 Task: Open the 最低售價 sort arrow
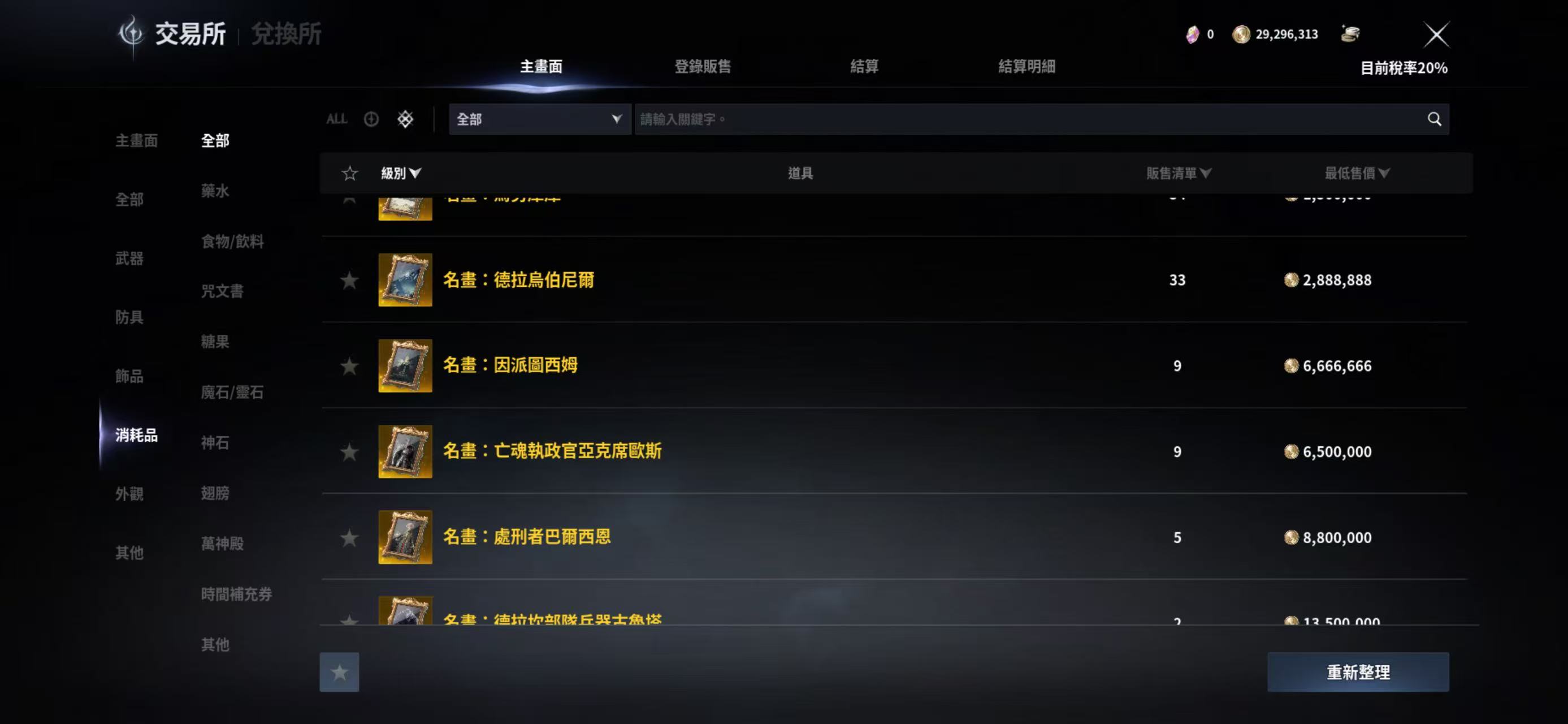pyautogui.click(x=1358, y=173)
